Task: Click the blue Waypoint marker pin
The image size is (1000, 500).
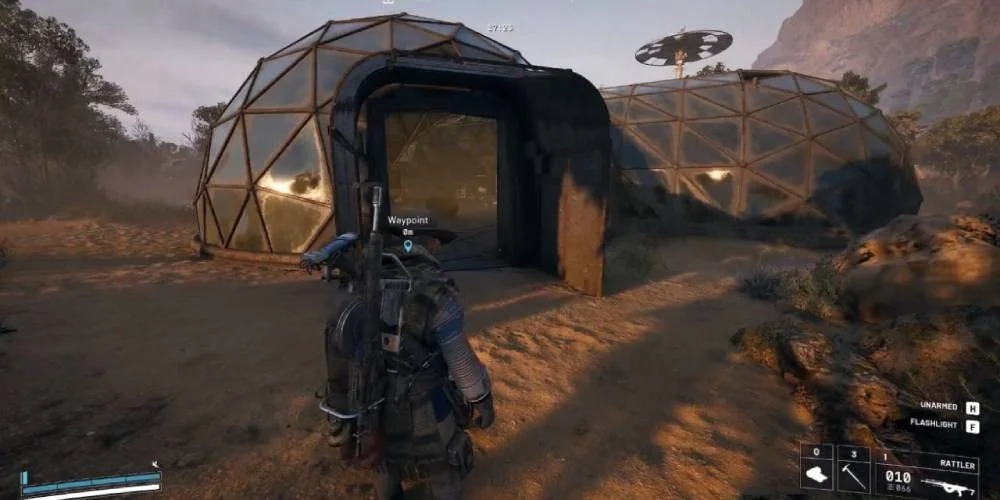Action: point(408,246)
